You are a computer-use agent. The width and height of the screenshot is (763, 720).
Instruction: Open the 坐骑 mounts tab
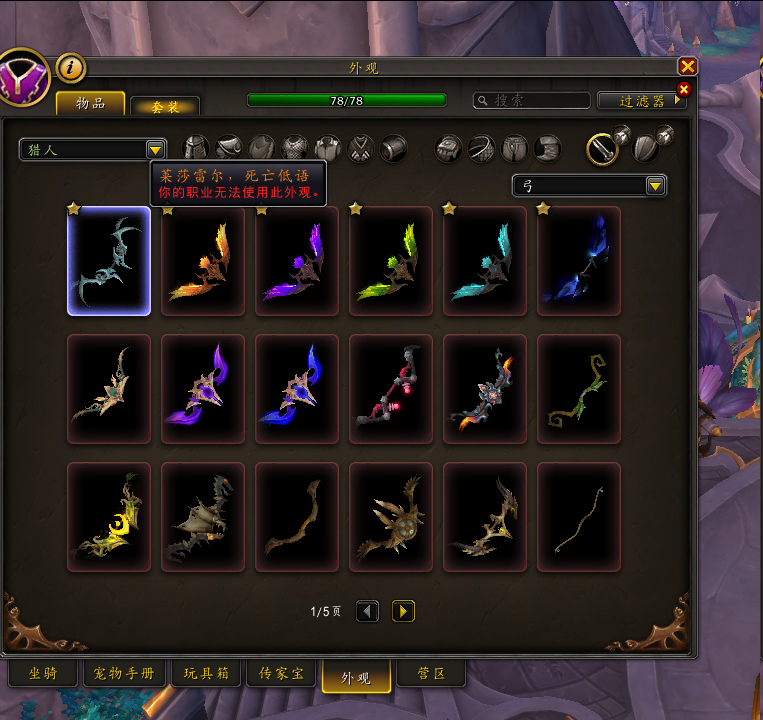pos(43,674)
